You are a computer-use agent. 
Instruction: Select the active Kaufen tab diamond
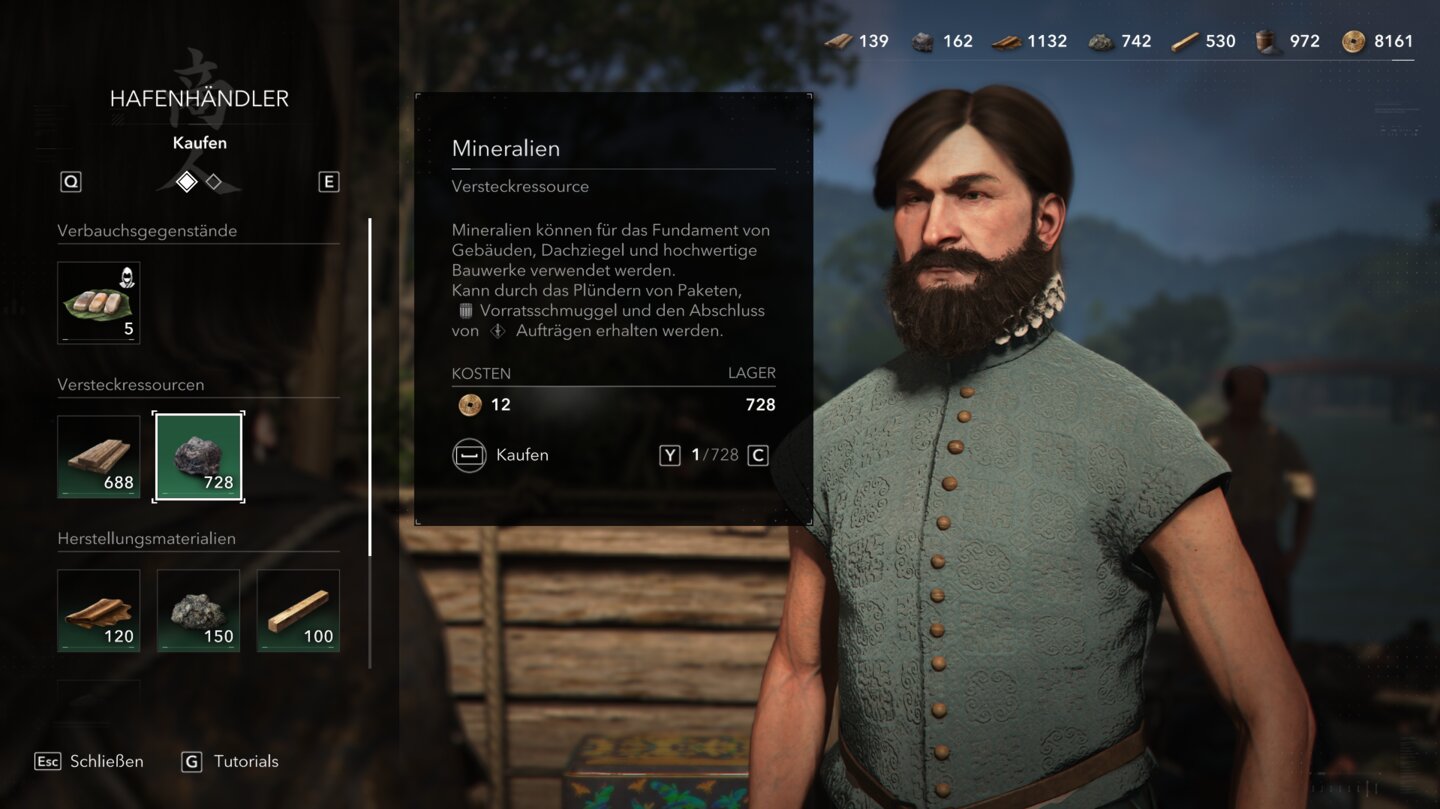tap(186, 182)
